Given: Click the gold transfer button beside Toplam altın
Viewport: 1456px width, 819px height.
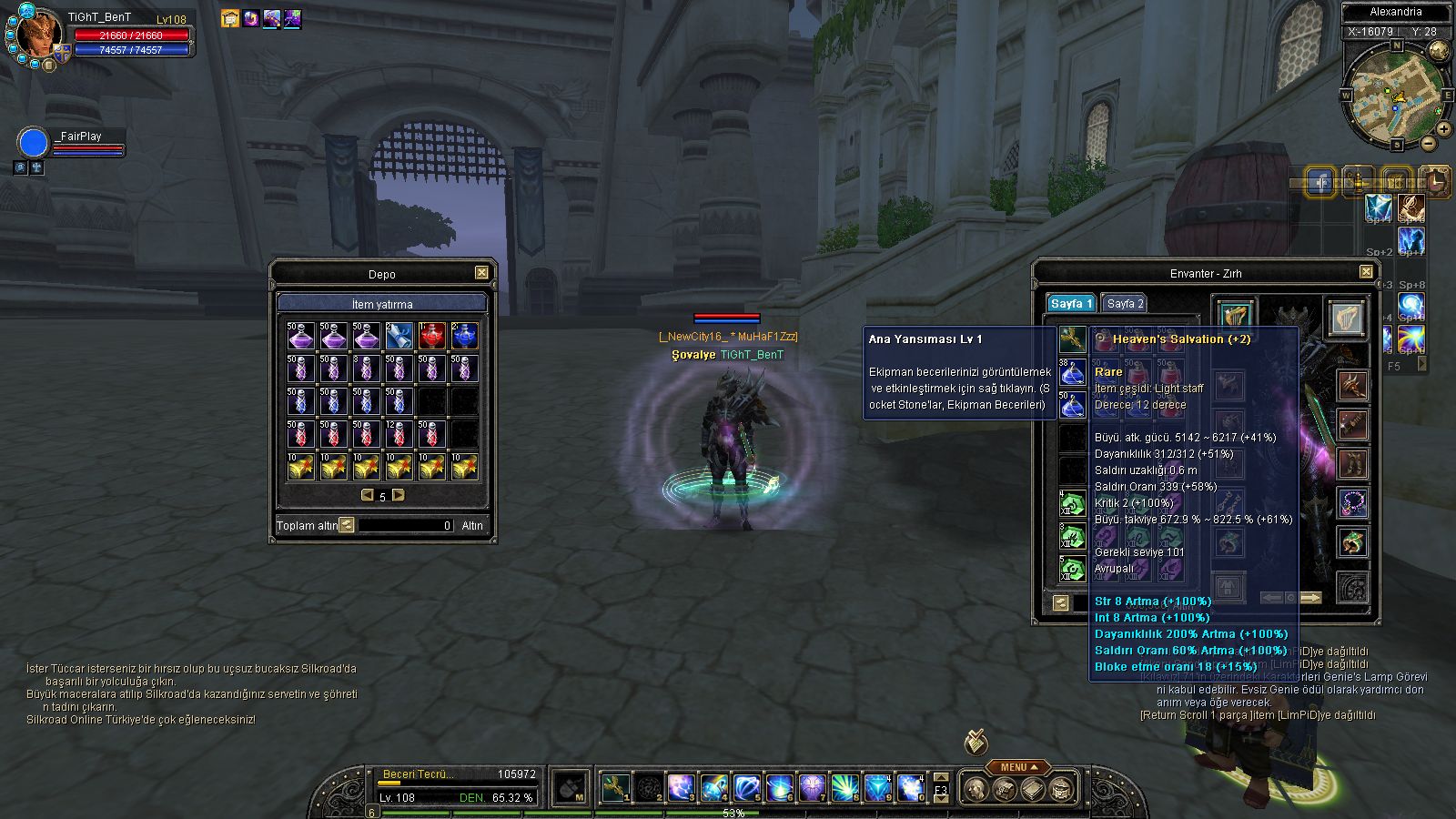Looking at the screenshot, I should click(x=347, y=525).
